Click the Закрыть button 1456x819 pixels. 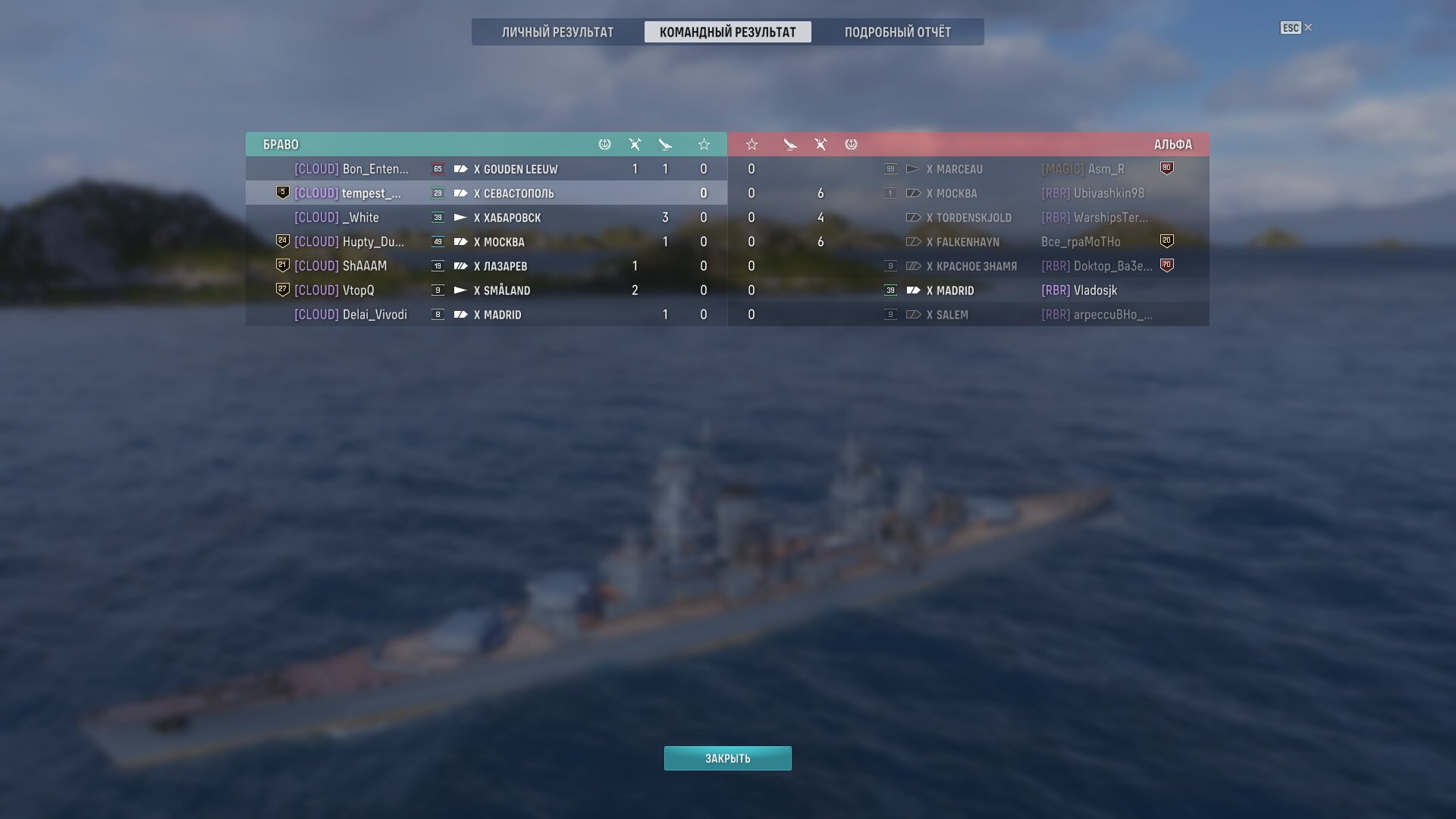pos(727,758)
